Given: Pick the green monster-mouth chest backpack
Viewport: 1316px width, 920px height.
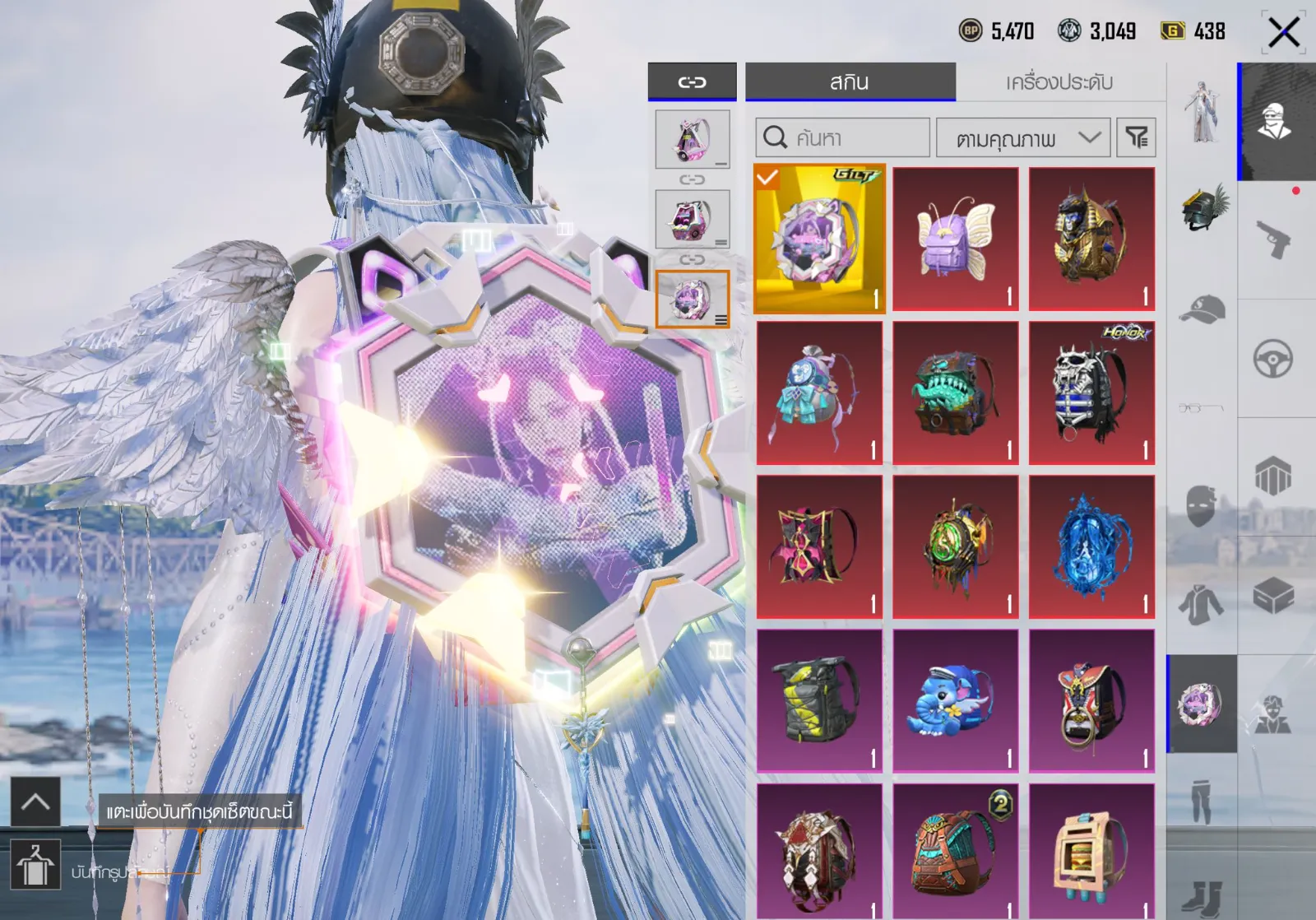Looking at the screenshot, I should 956,393.
